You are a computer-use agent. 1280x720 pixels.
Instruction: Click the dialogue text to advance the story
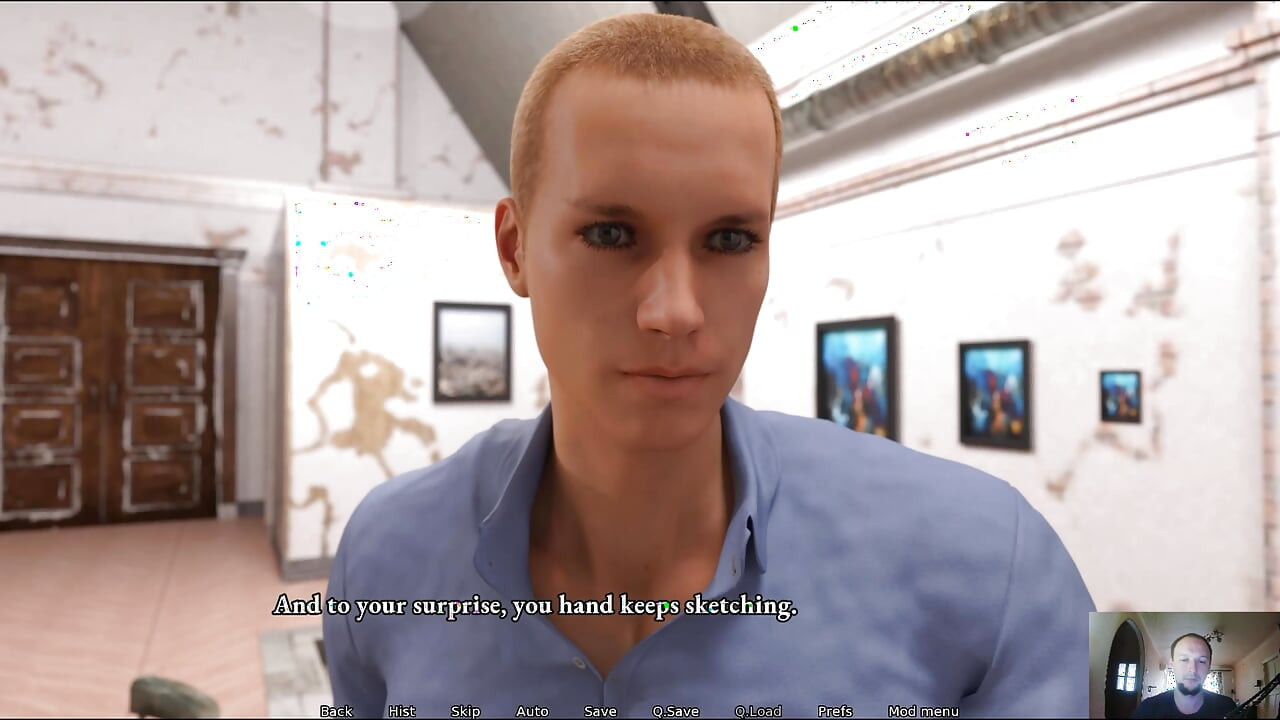(x=534, y=605)
